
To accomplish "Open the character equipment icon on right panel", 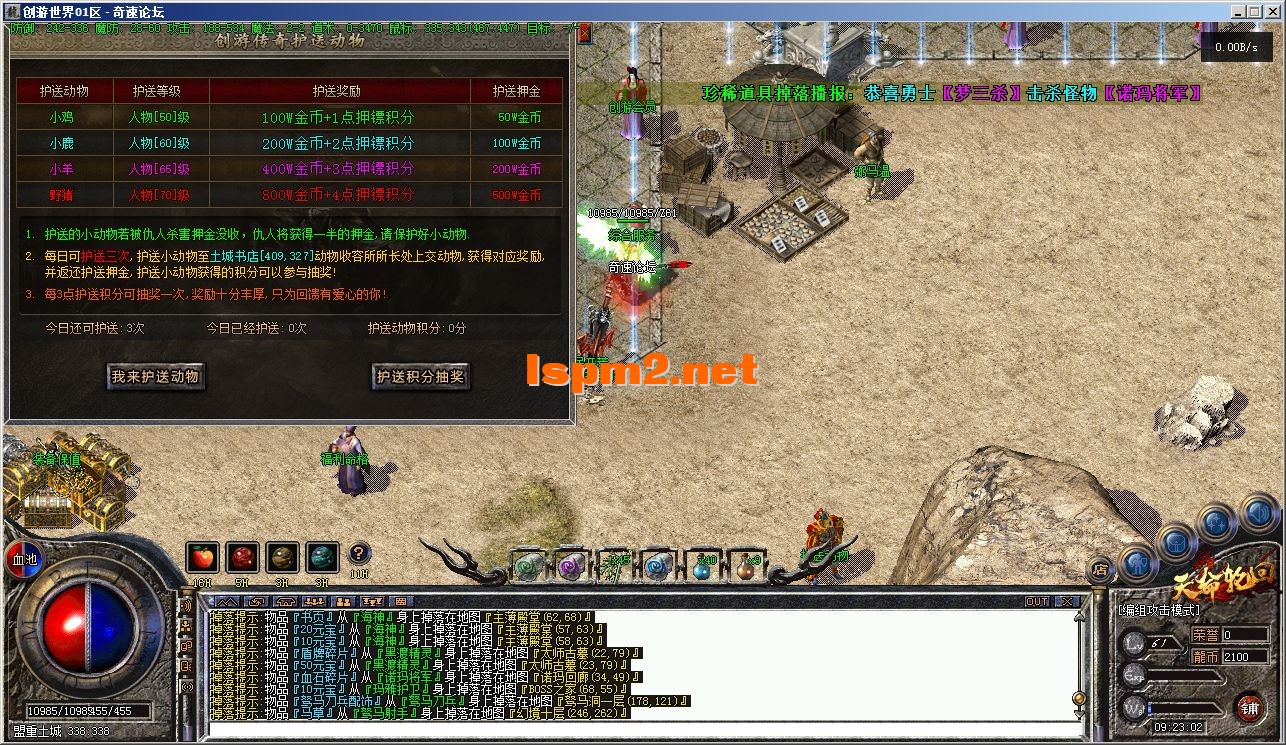I will 1138,564.
